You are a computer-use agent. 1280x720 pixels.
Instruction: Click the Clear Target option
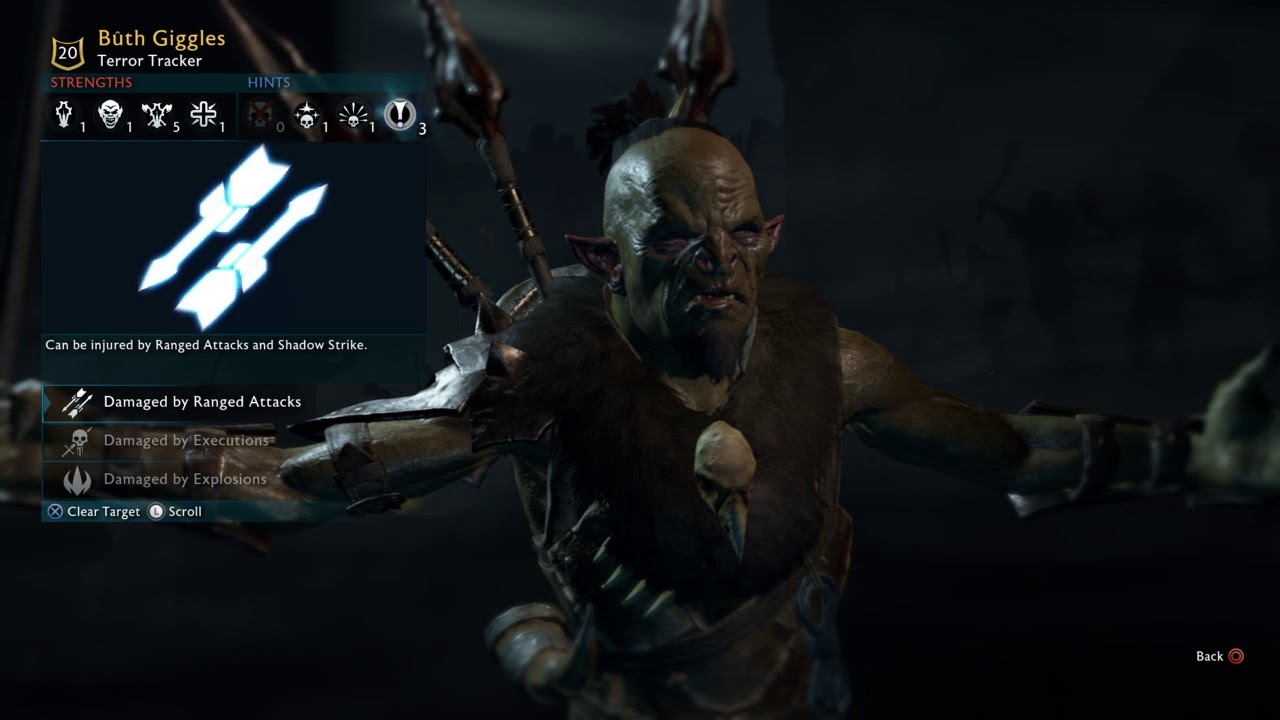pyautogui.click(x=94, y=511)
